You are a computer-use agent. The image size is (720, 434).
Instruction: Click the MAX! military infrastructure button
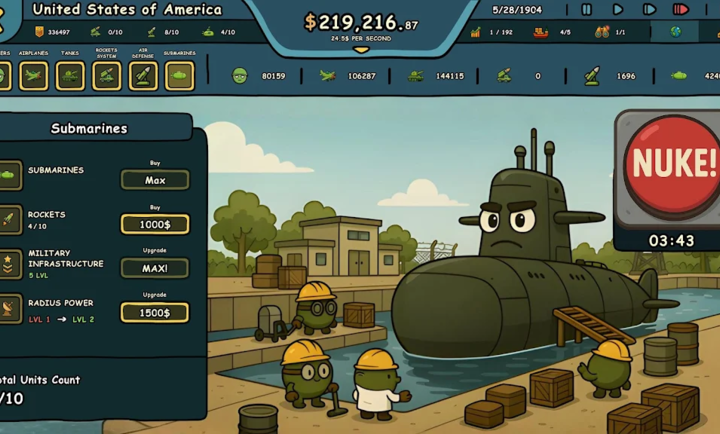(155, 268)
